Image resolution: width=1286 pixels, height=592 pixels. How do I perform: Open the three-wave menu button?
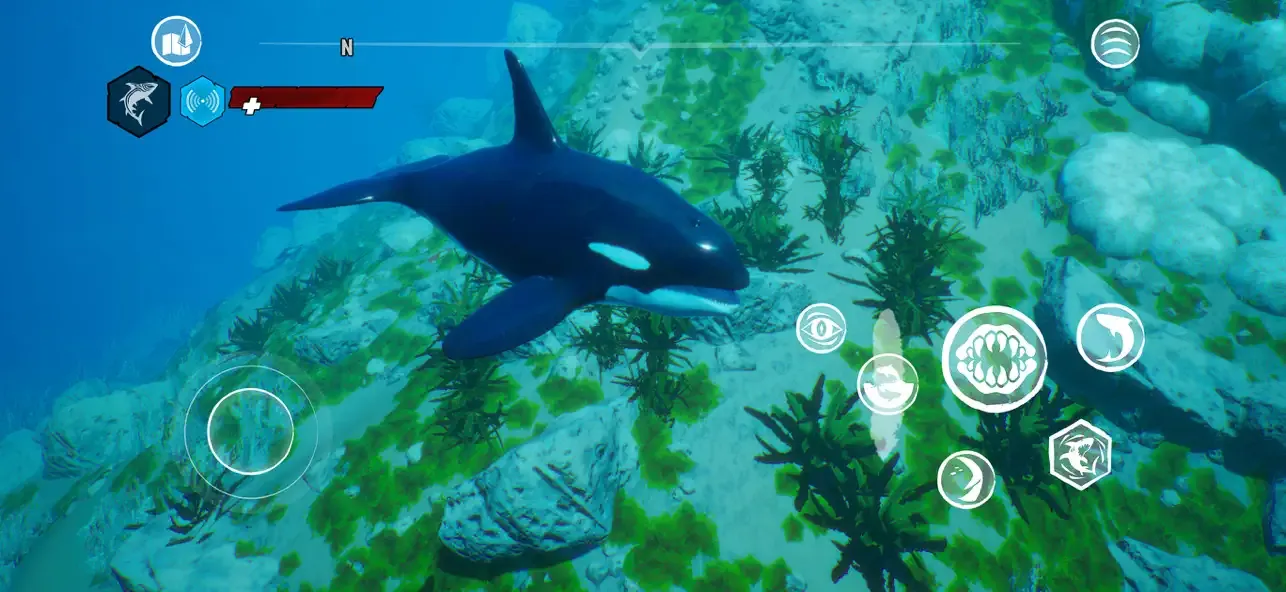[1115, 44]
